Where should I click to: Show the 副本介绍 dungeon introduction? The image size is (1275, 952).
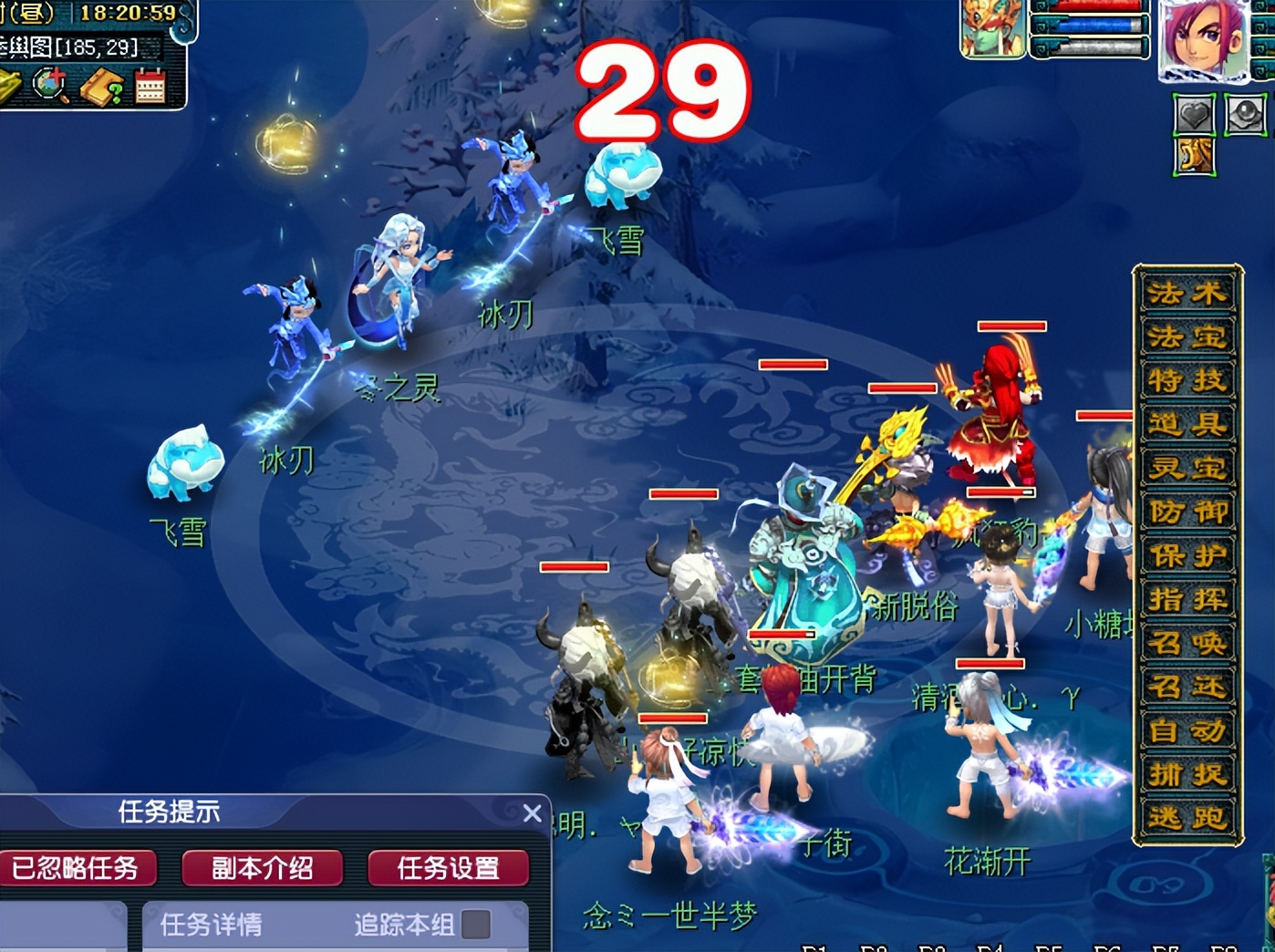point(263,868)
